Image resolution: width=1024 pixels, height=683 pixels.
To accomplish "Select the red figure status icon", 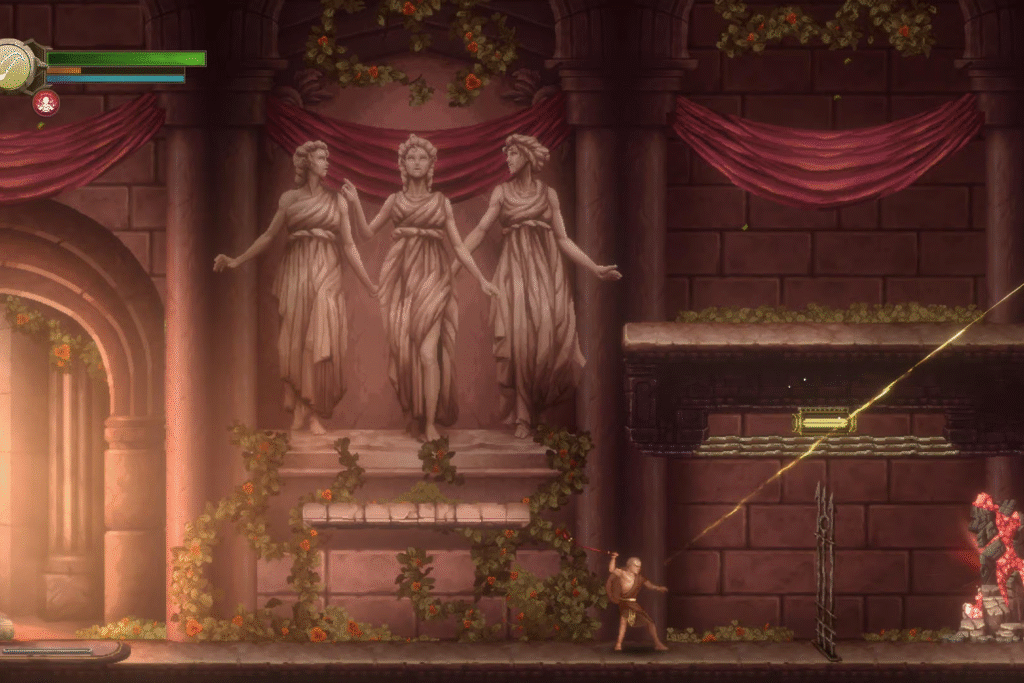I will pos(45,102).
